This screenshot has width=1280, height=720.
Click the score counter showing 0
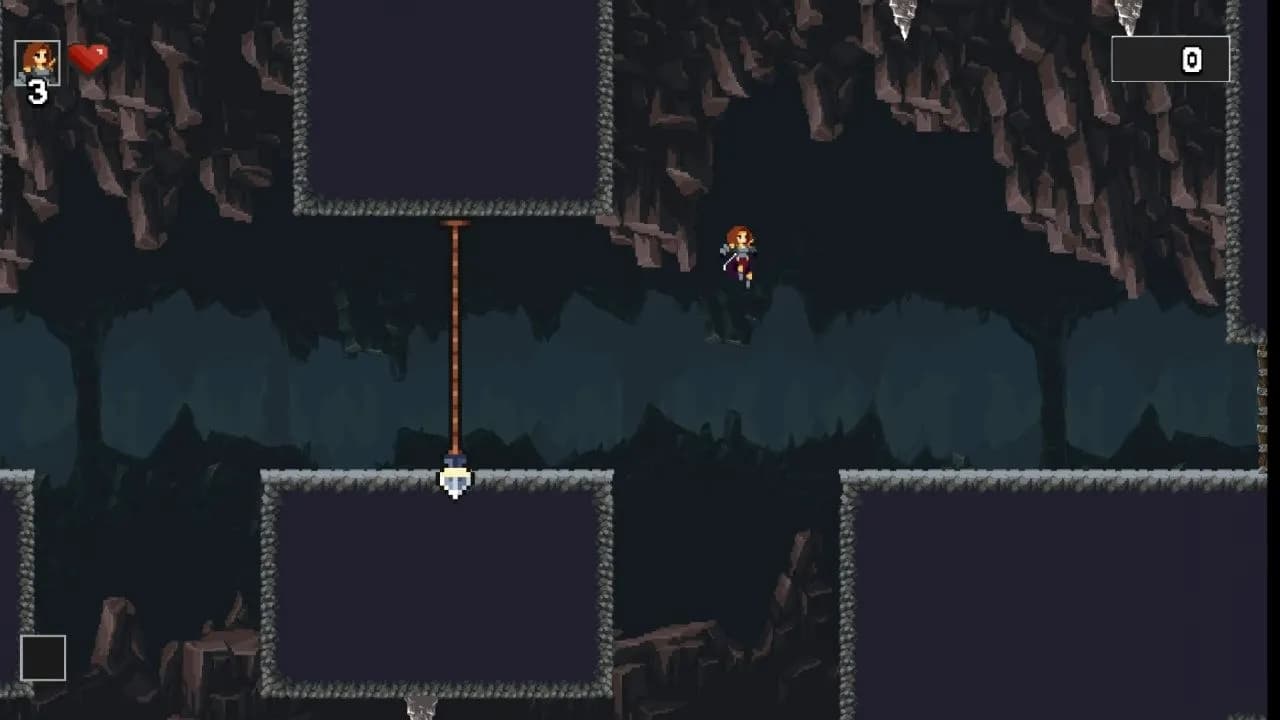click(1190, 59)
